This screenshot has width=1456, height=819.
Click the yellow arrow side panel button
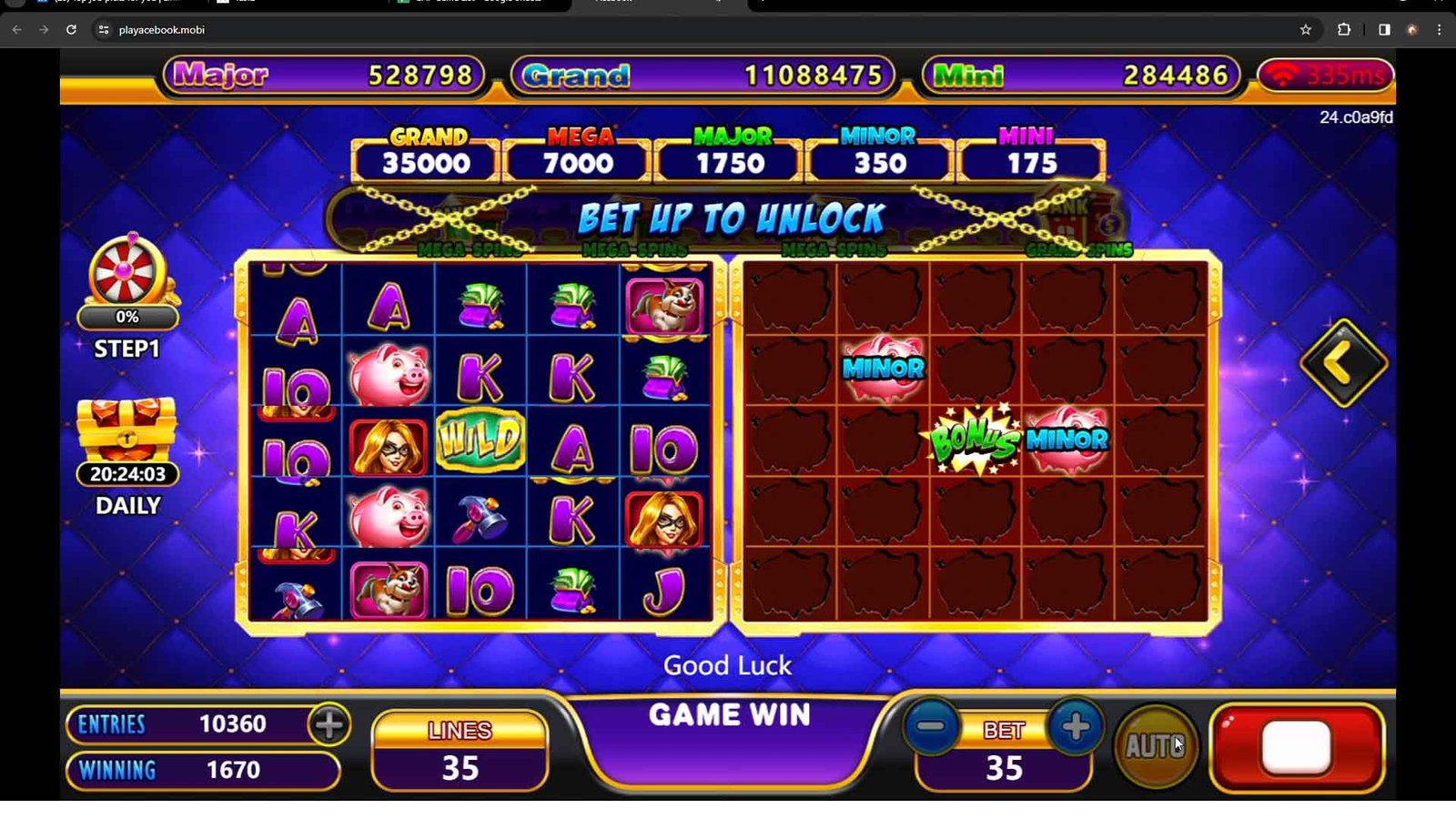click(x=1342, y=363)
